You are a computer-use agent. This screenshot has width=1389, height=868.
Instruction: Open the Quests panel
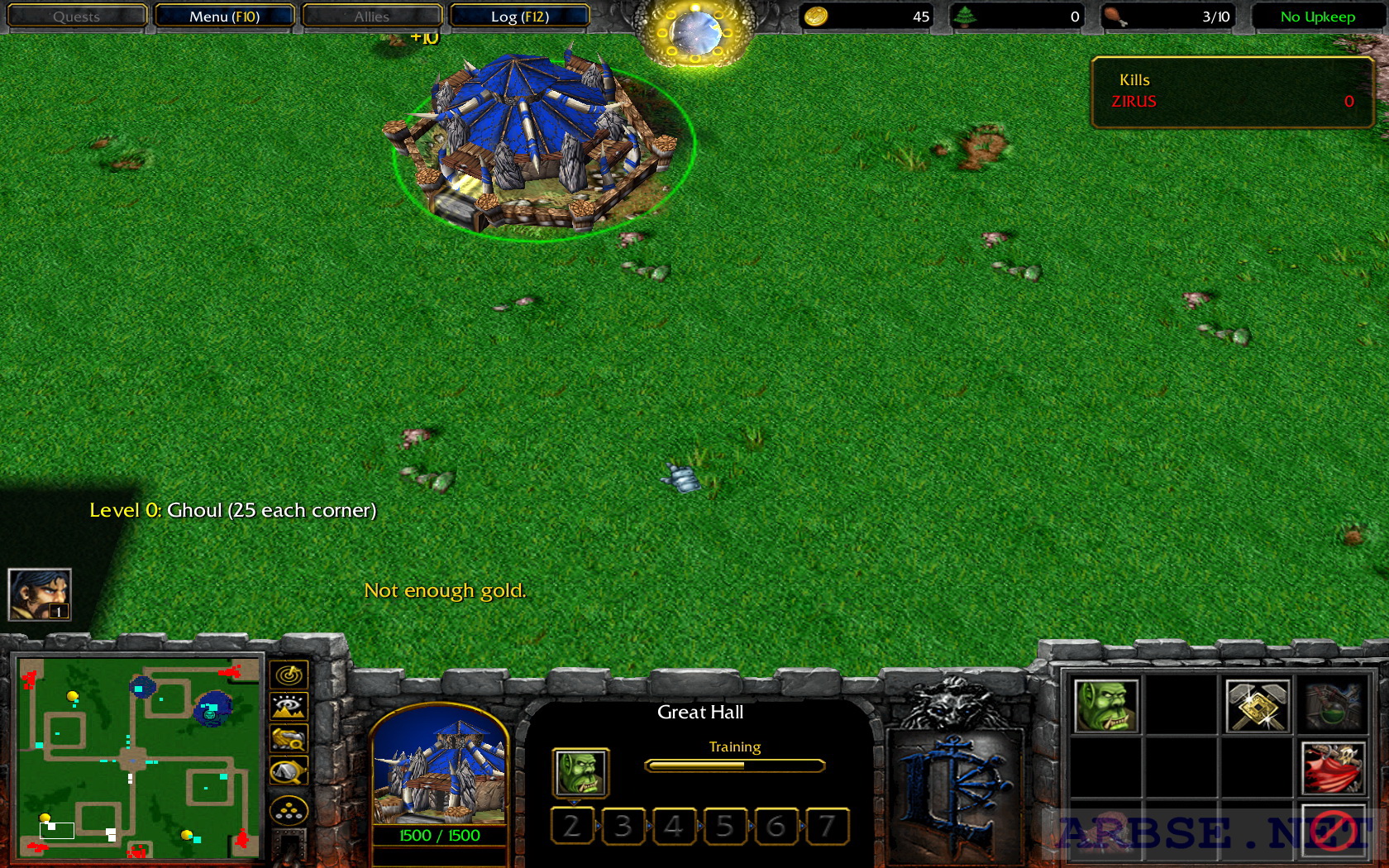click(76, 16)
